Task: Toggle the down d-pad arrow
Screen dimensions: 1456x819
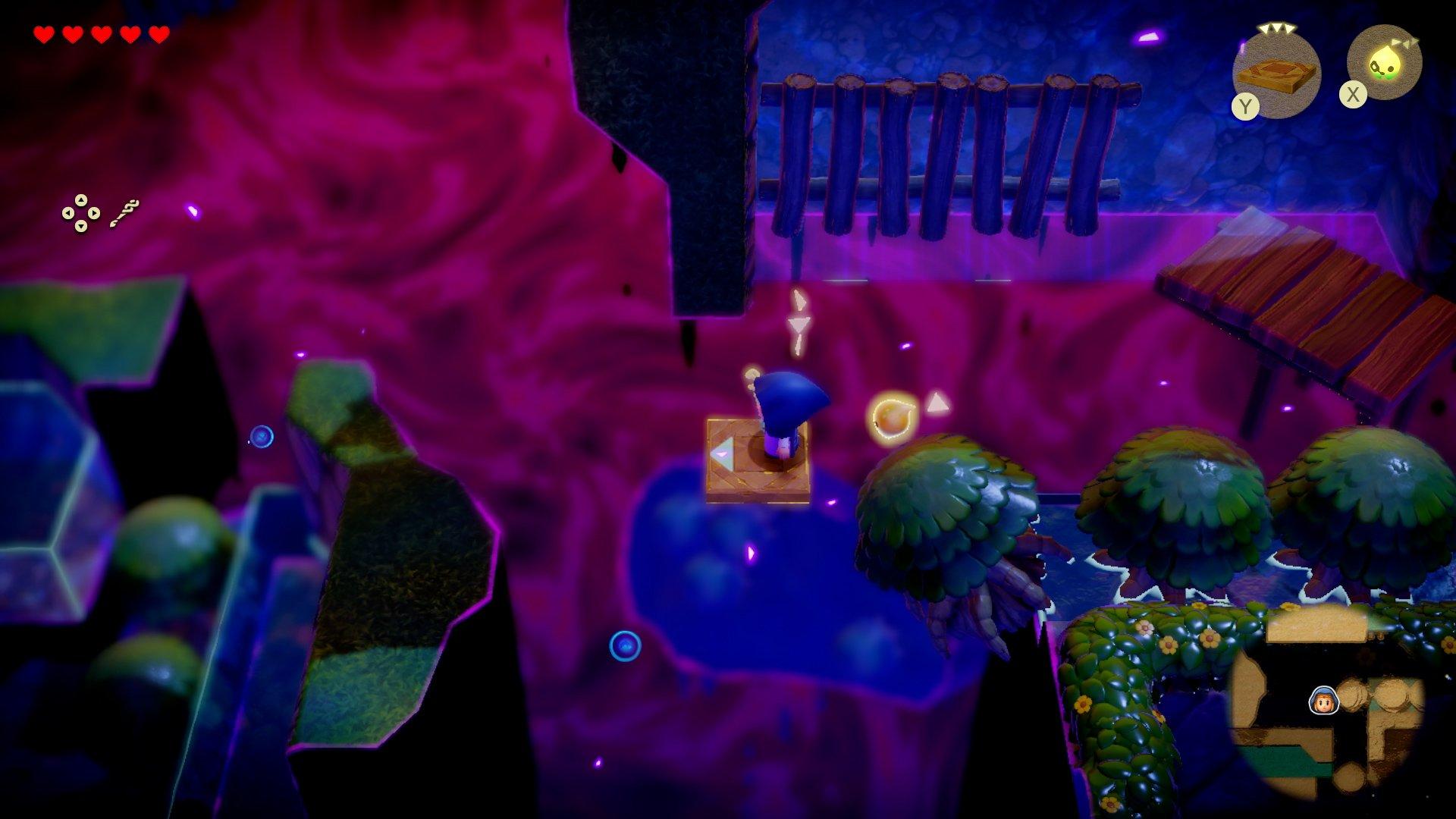Action: pos(80,225)
